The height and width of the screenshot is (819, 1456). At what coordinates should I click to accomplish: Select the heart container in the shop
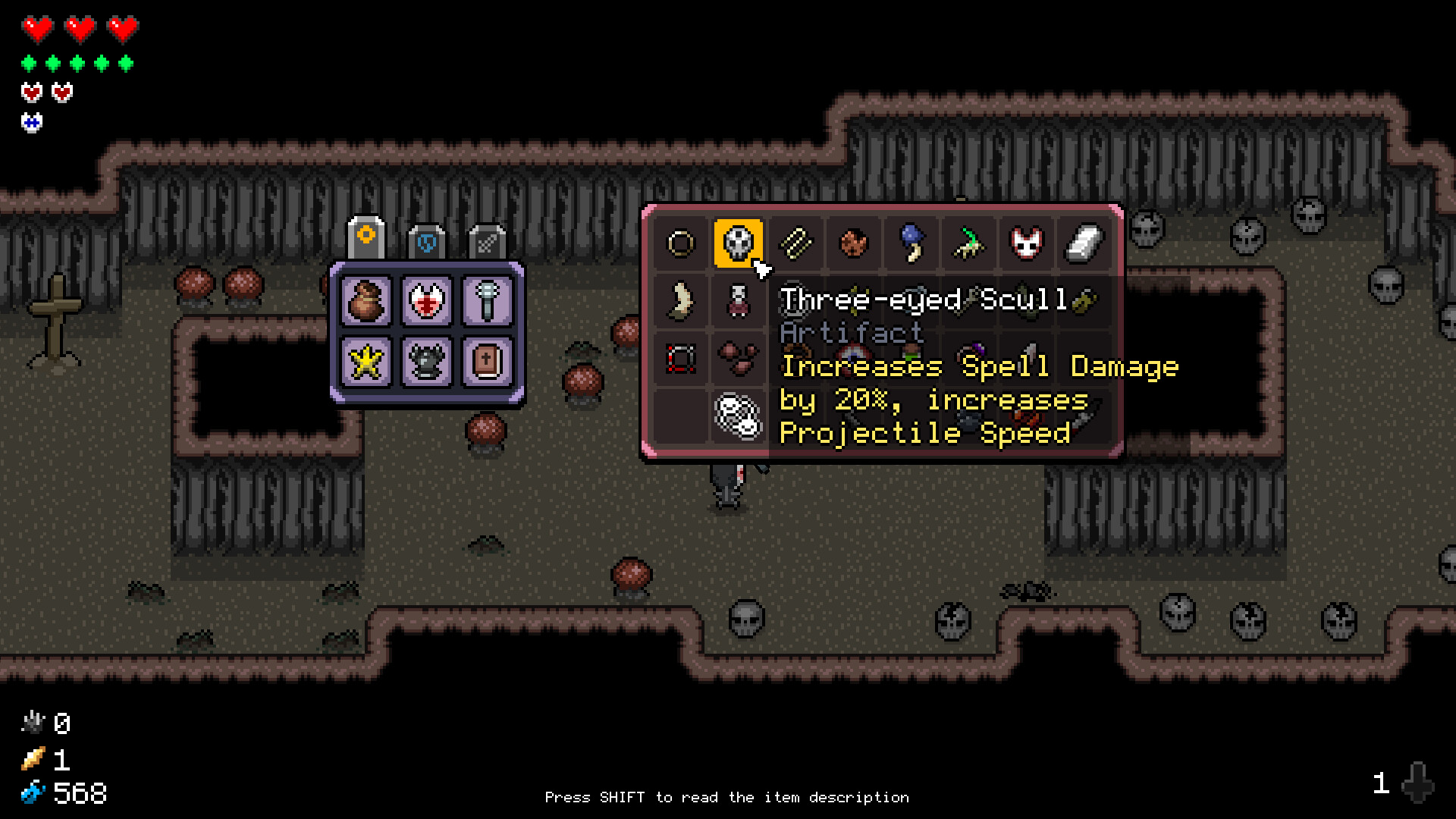pyautogui.click(x=427, y=301)
